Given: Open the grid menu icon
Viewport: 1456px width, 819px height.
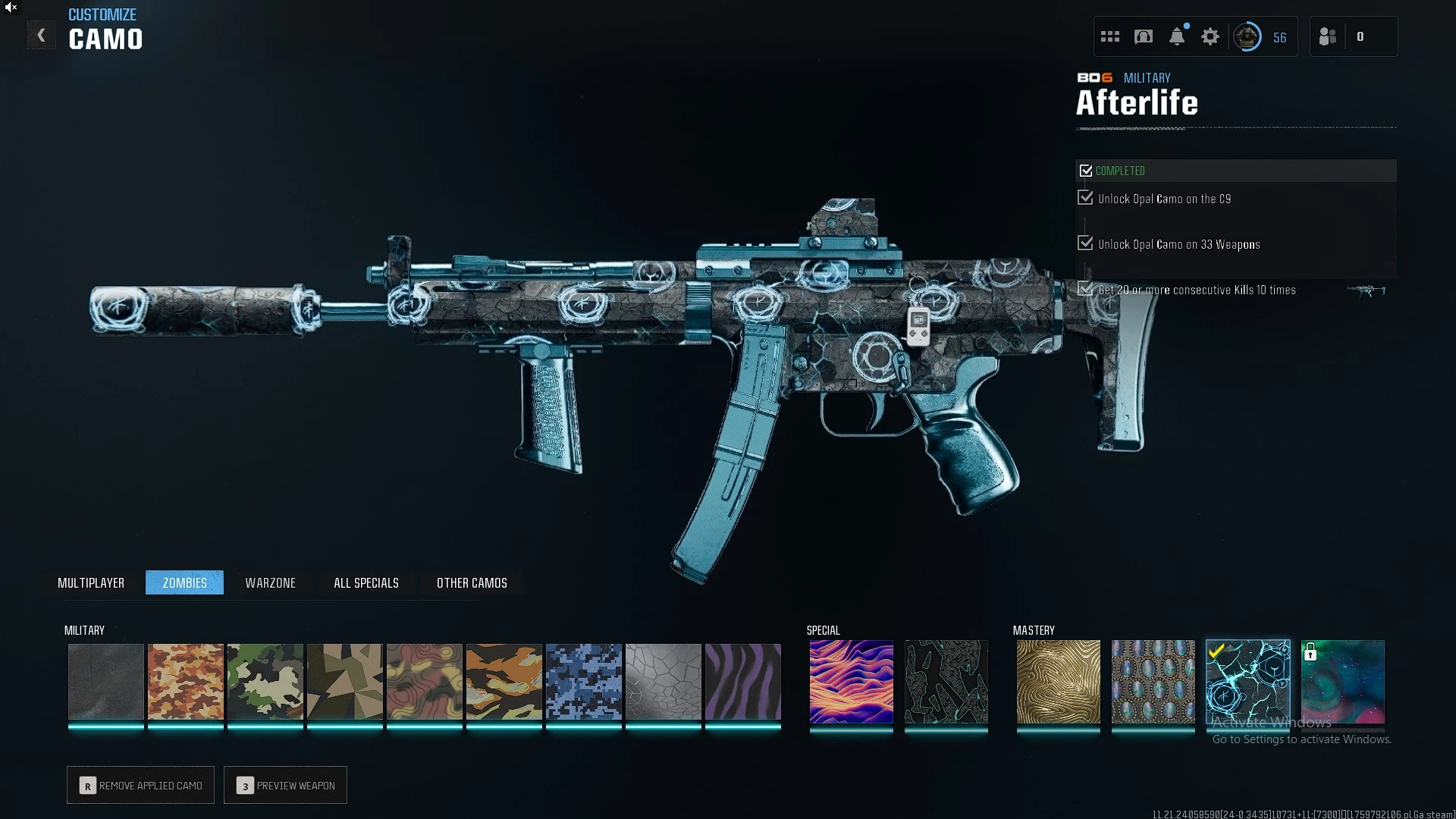Looking at the screenshot, I should click(1110, 36).
